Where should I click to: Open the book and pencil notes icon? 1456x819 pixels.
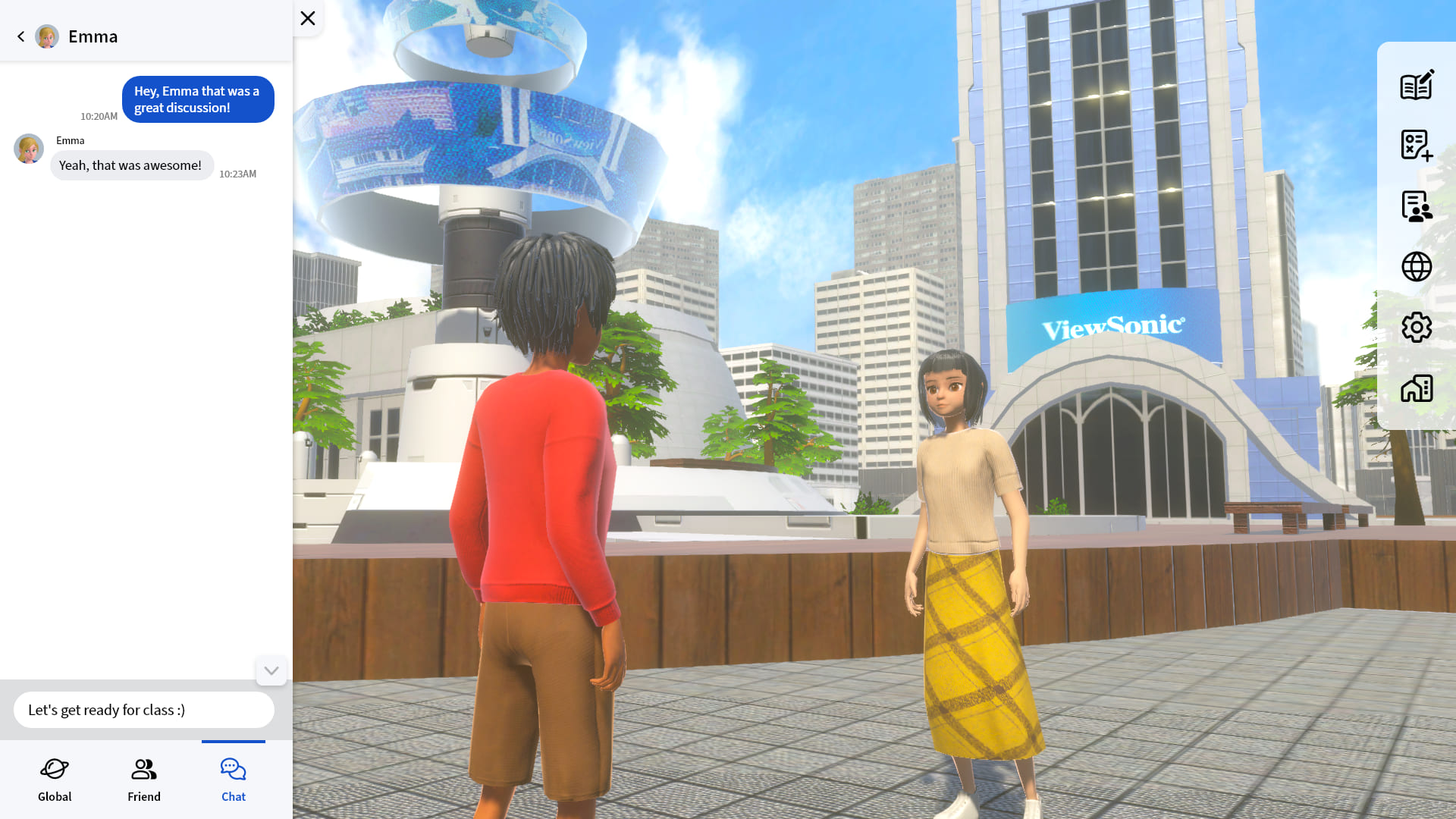pos(1416,85)
